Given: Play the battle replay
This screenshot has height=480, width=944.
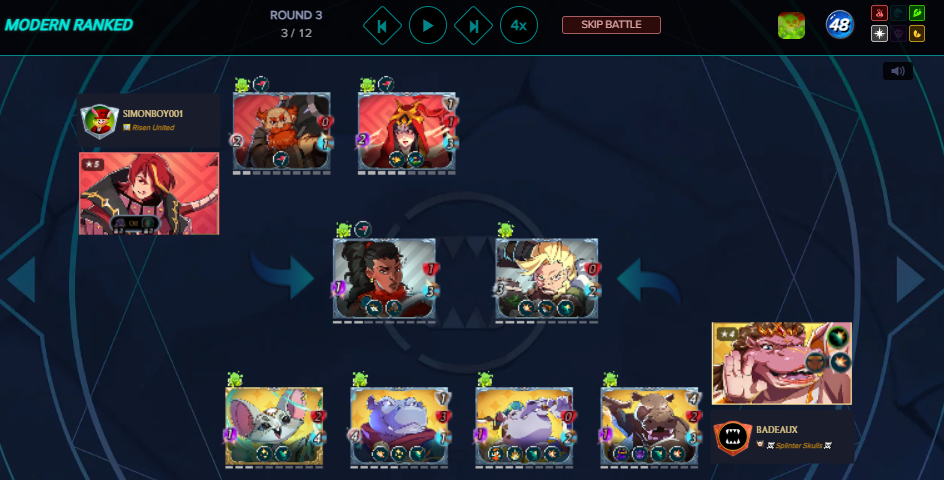Looking at the screenshot, I should tap(428, 25).
